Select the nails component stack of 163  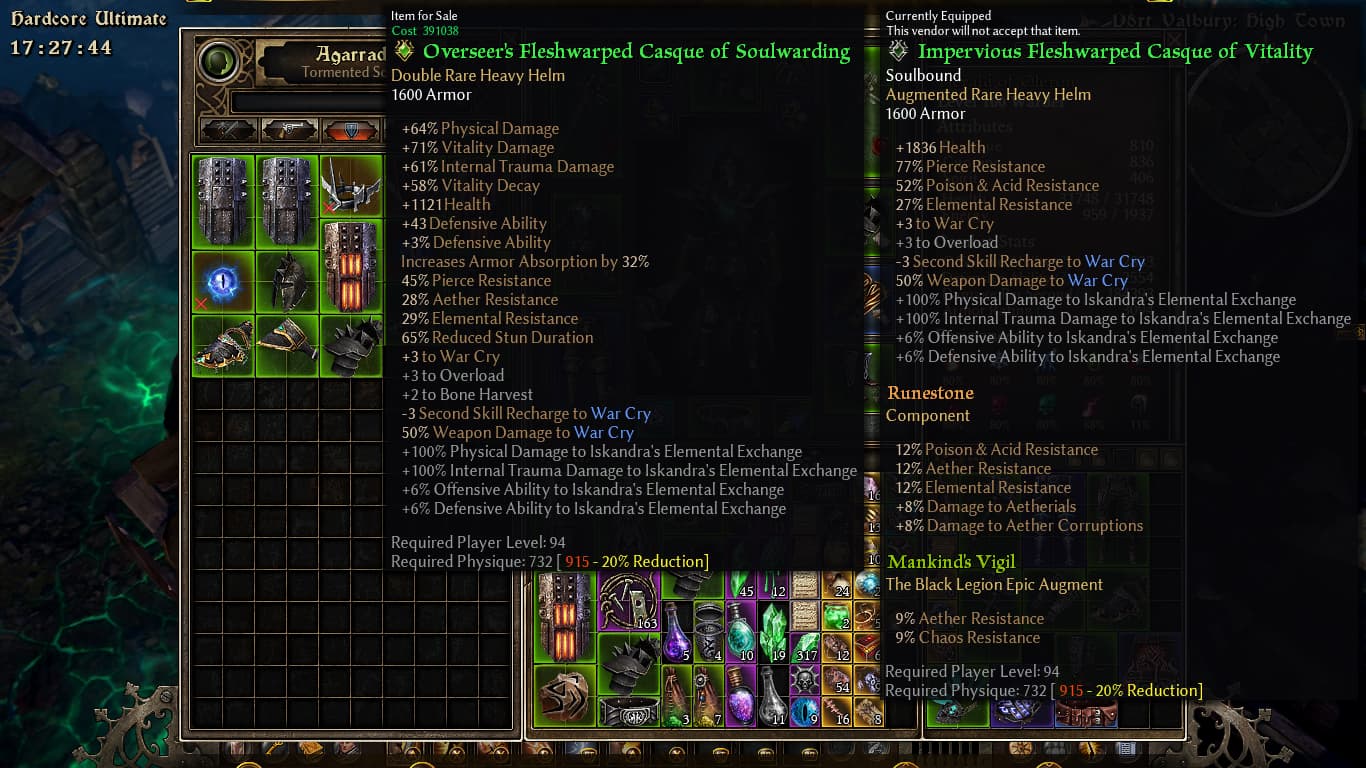629,603
